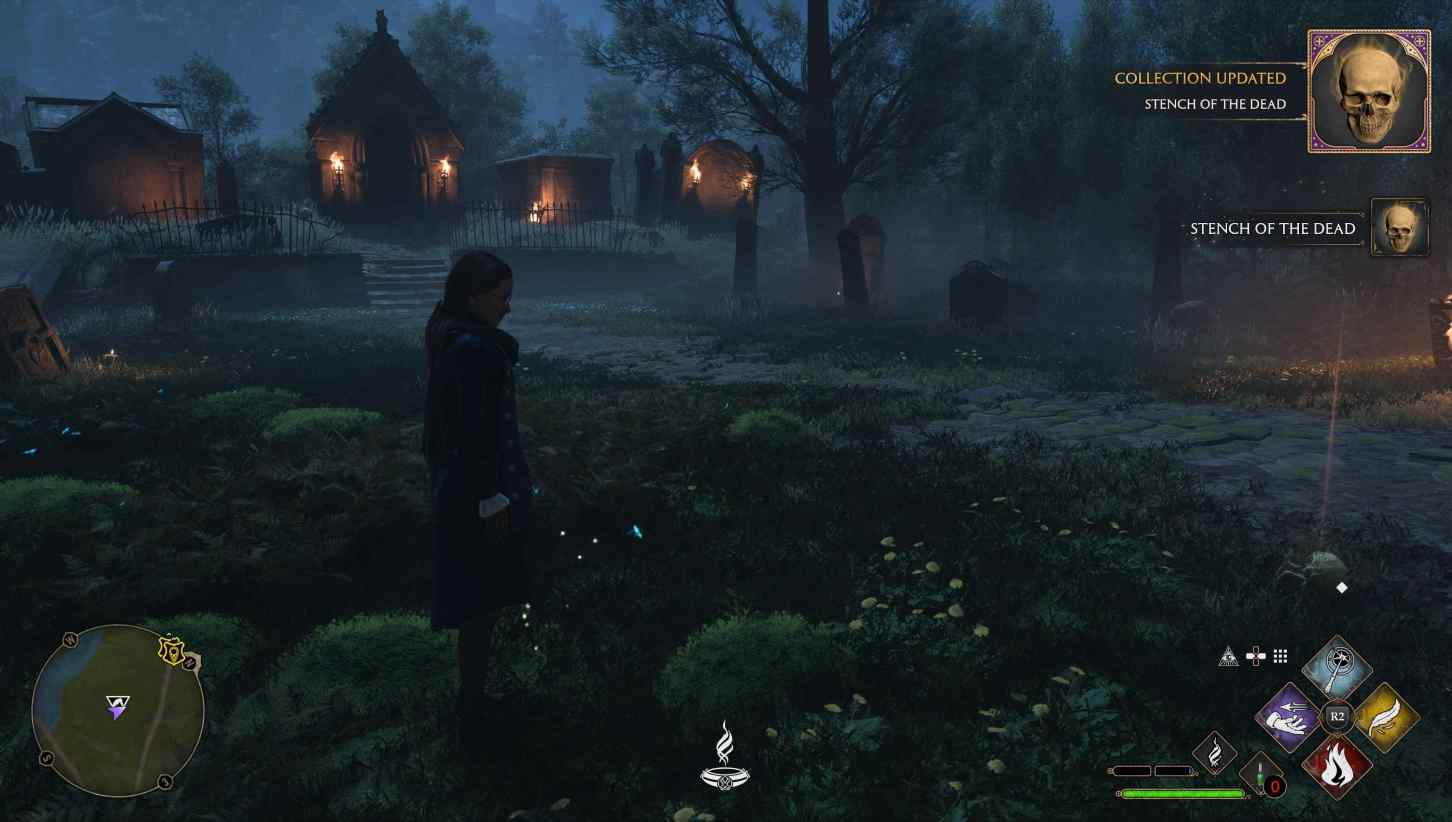Click the STENCH OF THE DEAD notification text
1452x822 pixels.
coord(1272,229)
